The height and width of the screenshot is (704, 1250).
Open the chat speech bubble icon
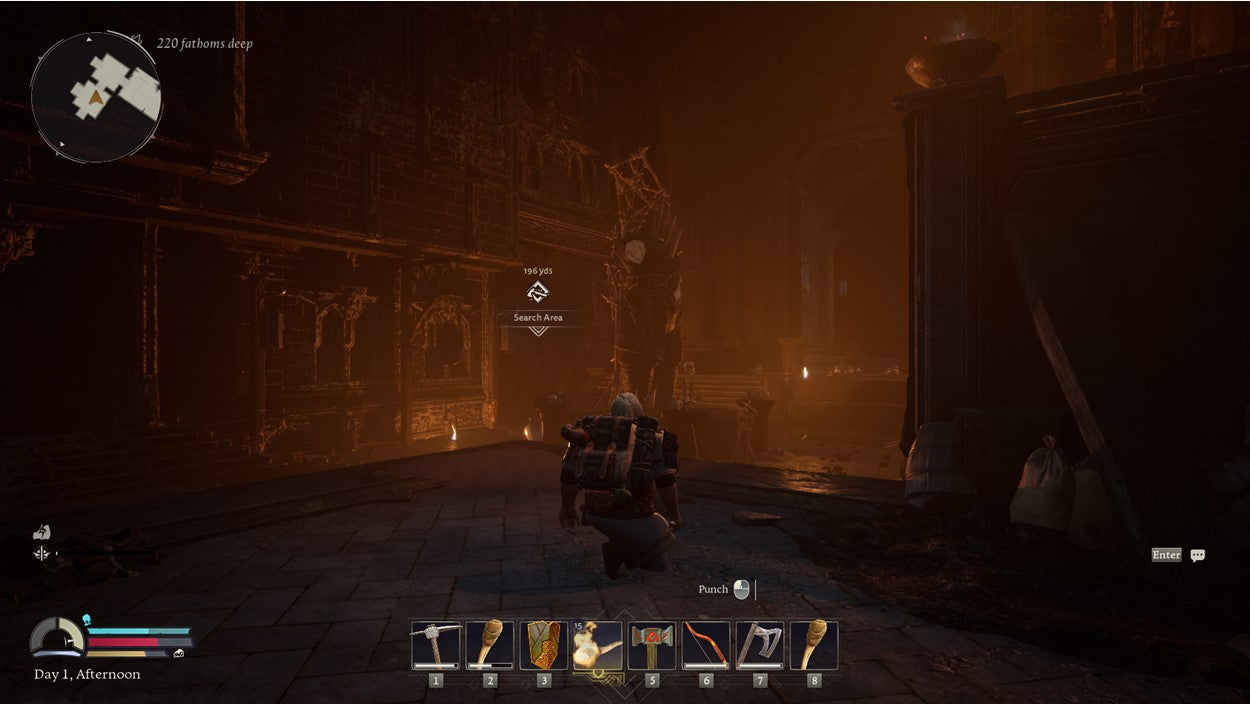[1197, 555]
